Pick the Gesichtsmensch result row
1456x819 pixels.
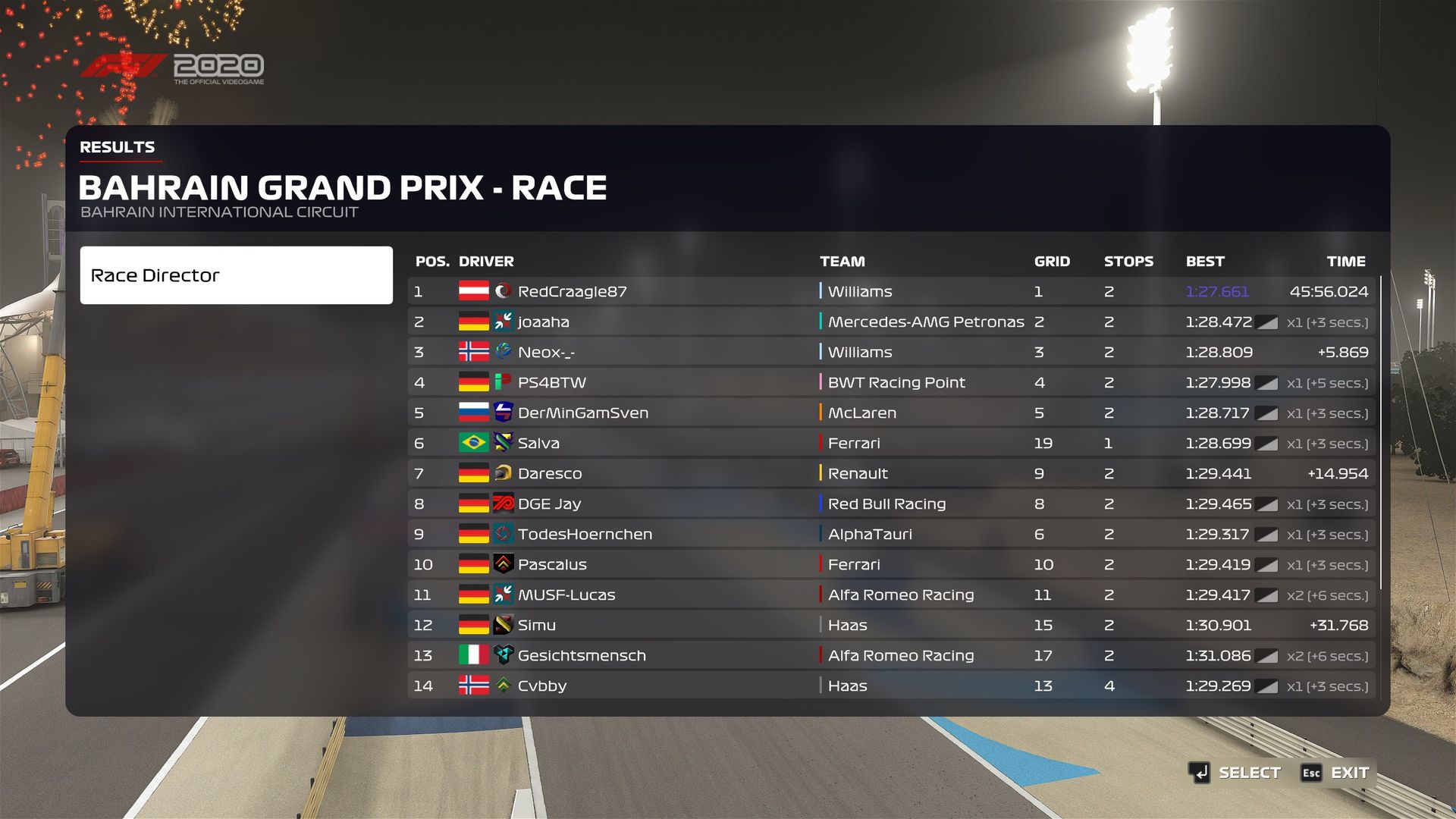(x=891, y=655)
